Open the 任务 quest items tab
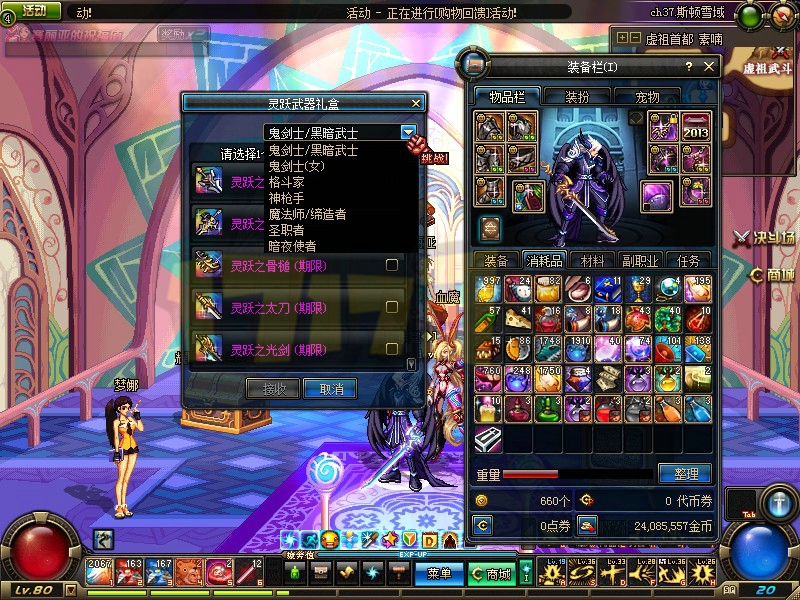This screenshot has height=600, width=800. coord(689,260)
